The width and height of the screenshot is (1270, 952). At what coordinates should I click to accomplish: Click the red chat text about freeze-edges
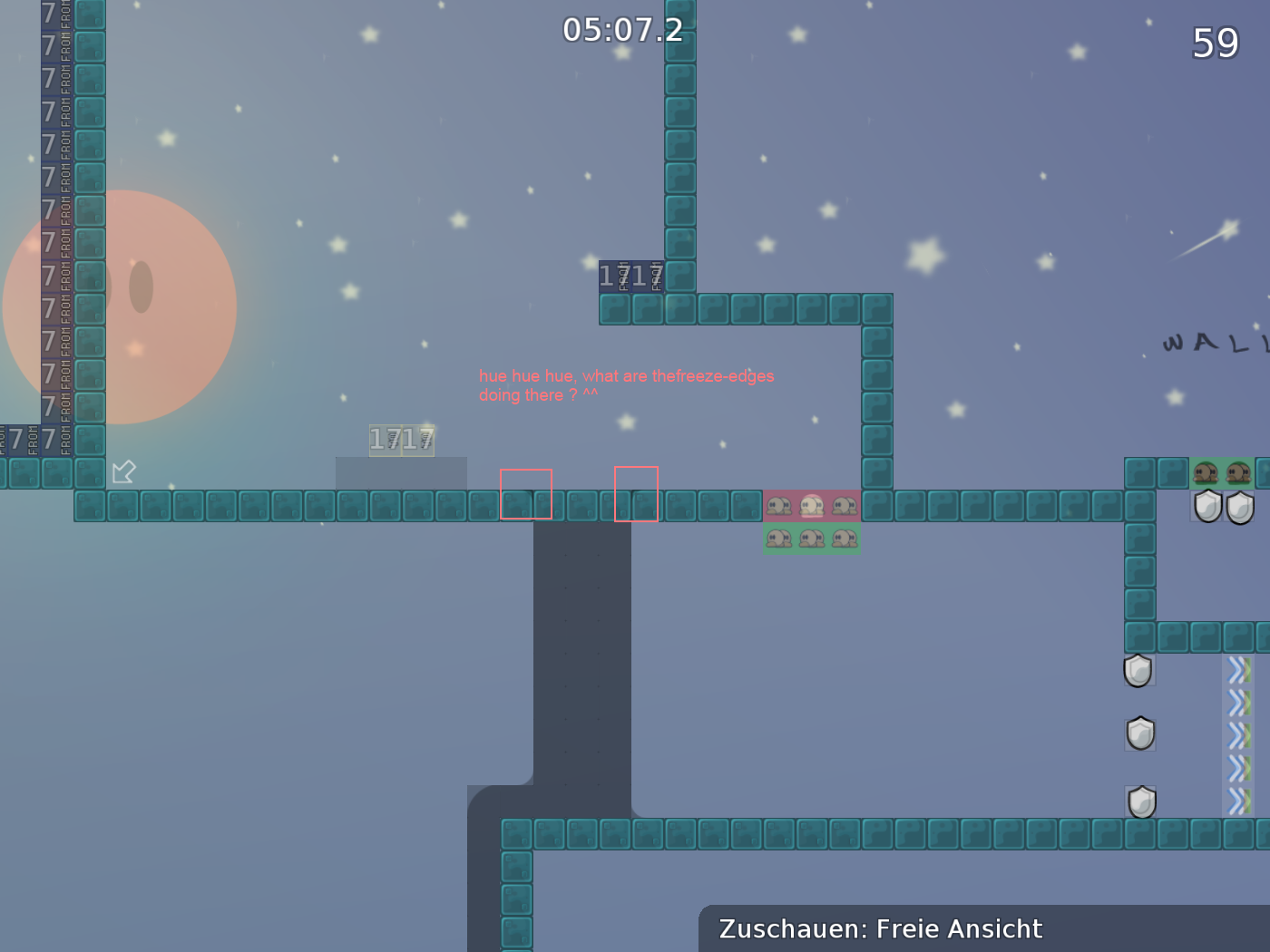(626, 384)
